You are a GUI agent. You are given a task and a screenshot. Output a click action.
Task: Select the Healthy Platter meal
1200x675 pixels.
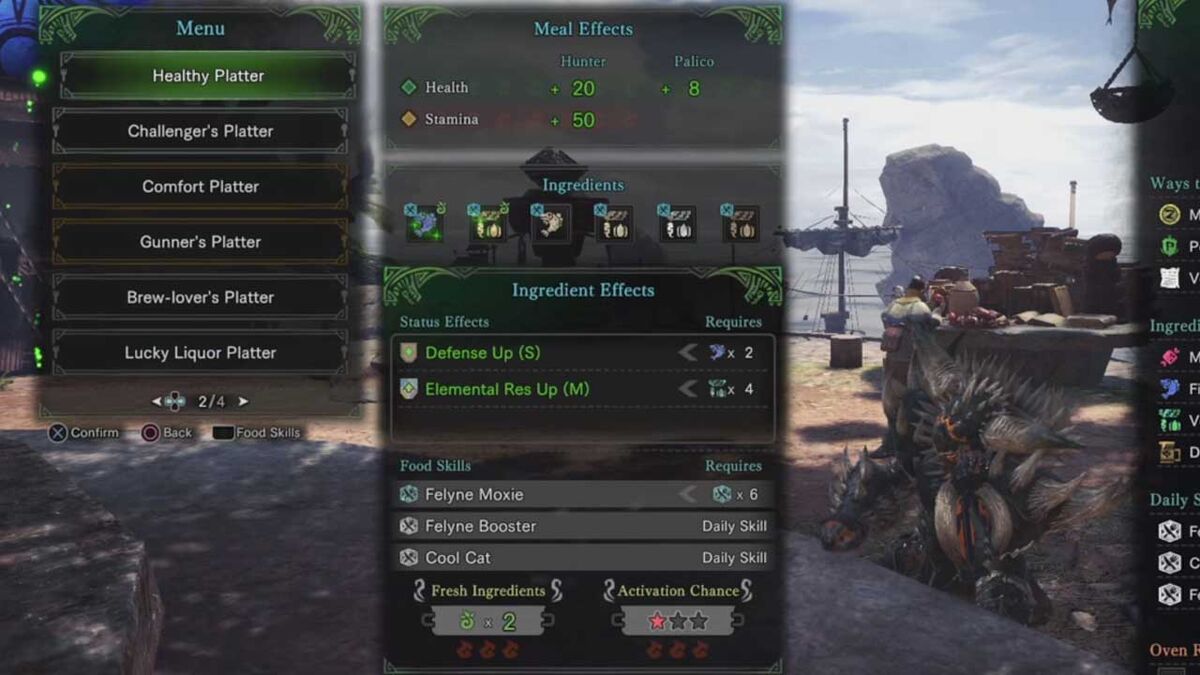[208, 76]
